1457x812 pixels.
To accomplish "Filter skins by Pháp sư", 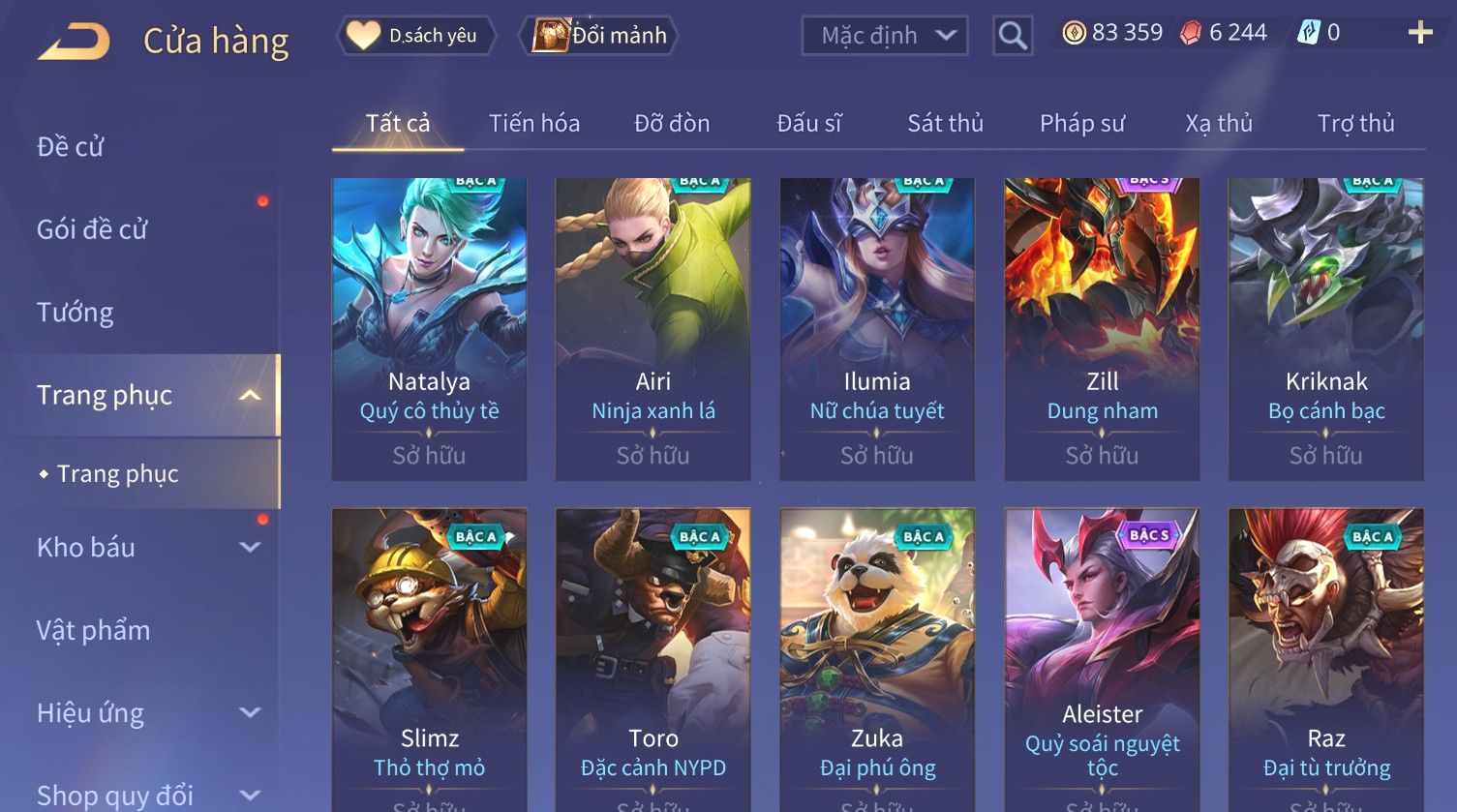I will tap(1082, 124).
